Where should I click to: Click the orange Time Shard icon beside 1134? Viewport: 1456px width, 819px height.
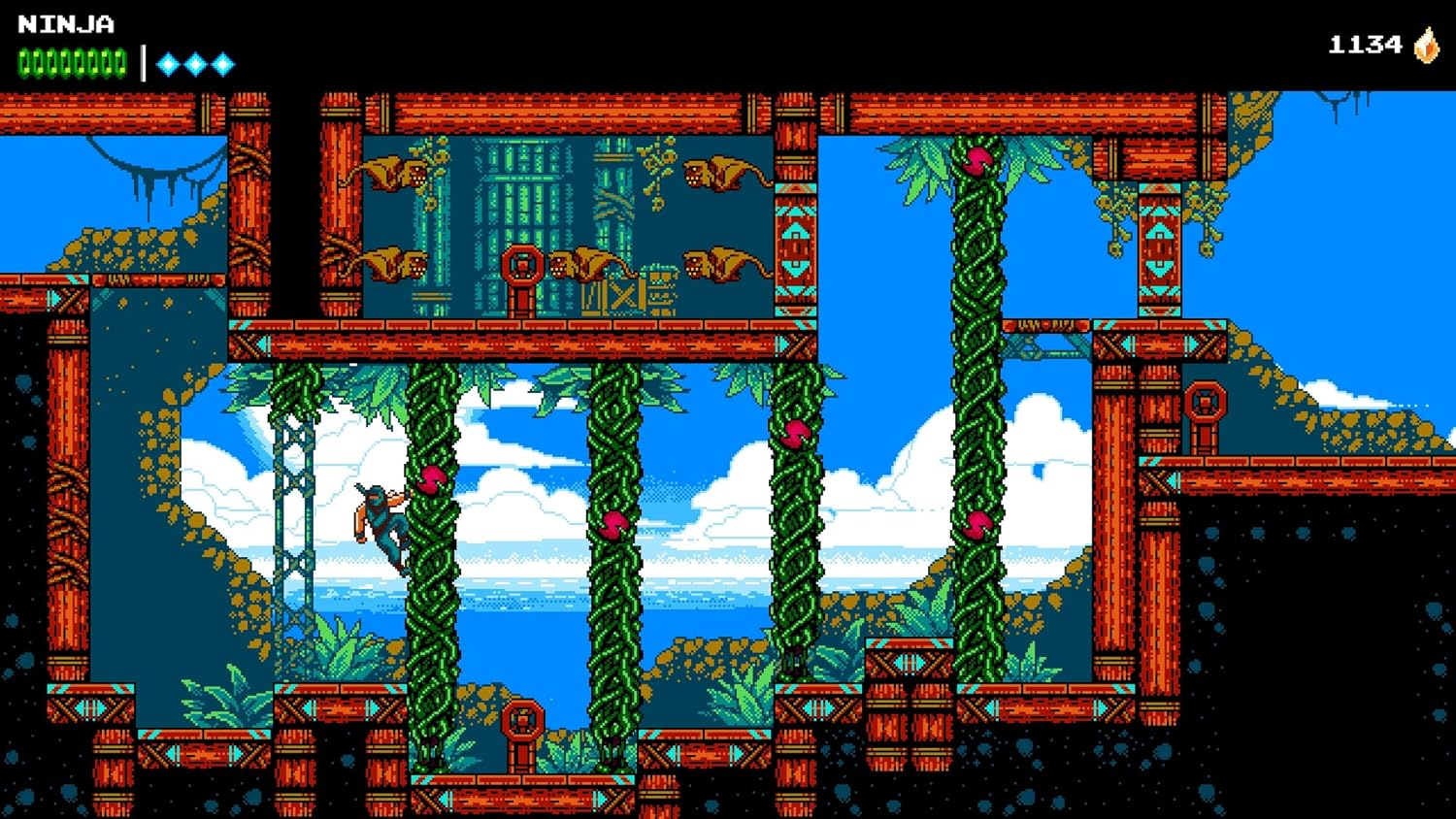click(x=1426, y=44)
